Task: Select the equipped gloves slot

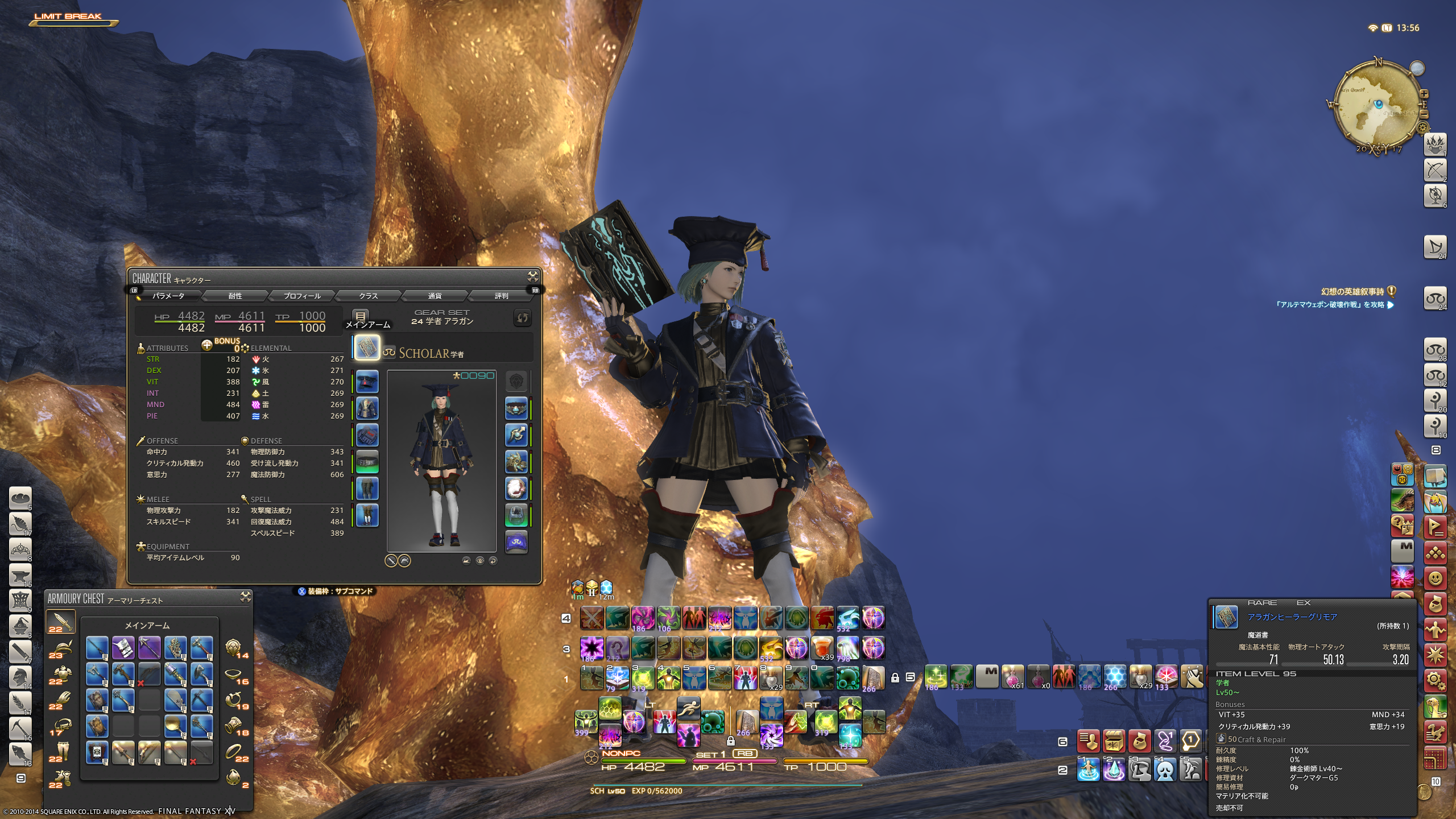Action: click(367, 435)
